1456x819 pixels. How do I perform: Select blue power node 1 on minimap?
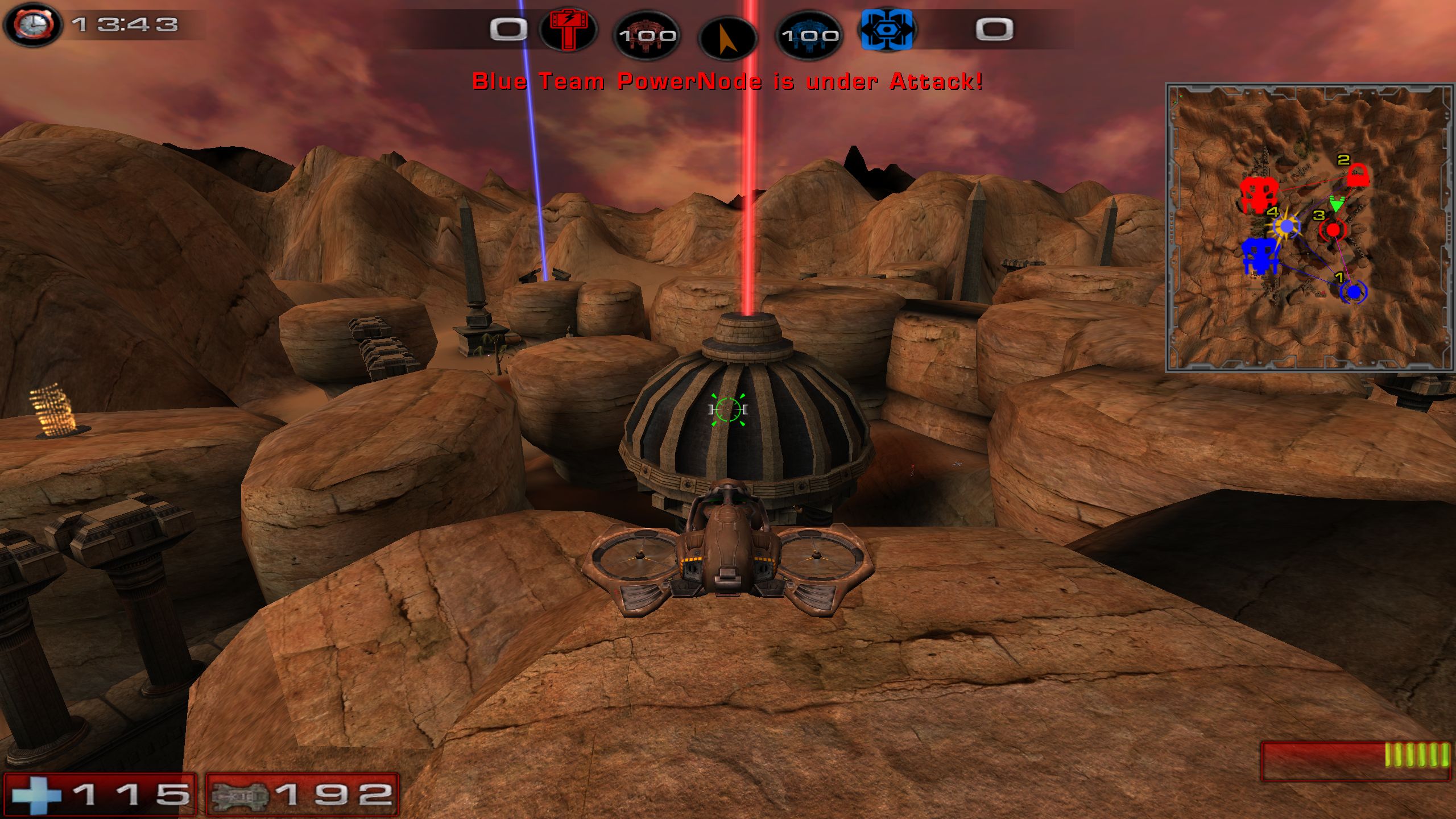pos(1354,292)
